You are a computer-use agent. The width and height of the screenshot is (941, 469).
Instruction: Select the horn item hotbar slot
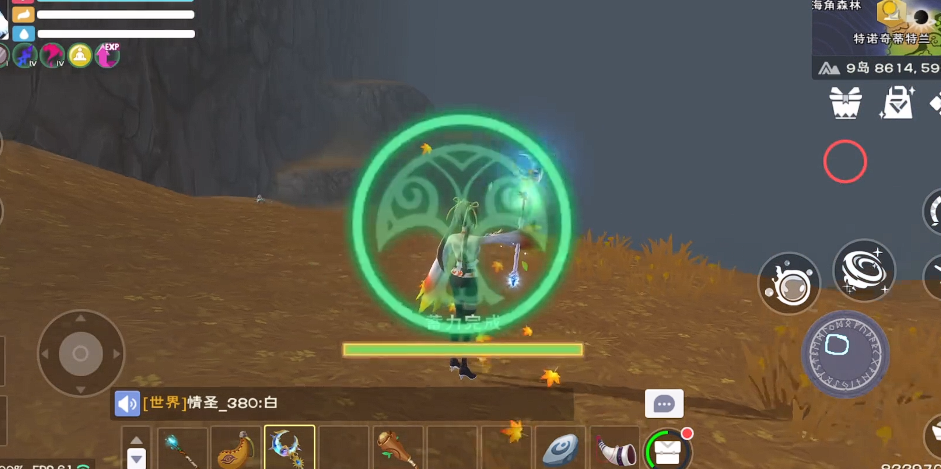[612, 448]
